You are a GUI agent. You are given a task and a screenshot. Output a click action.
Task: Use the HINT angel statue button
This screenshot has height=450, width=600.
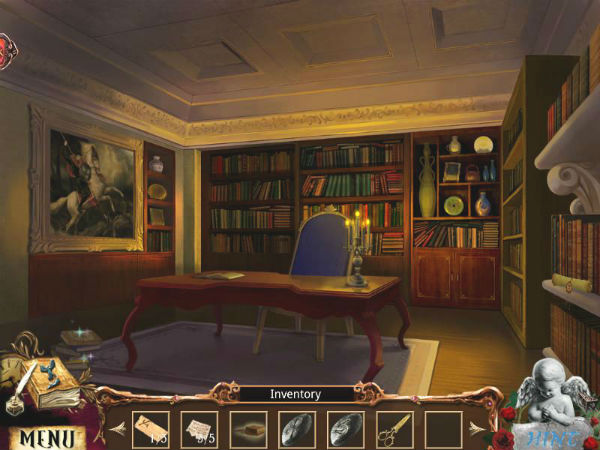click(x=551, y=408)
